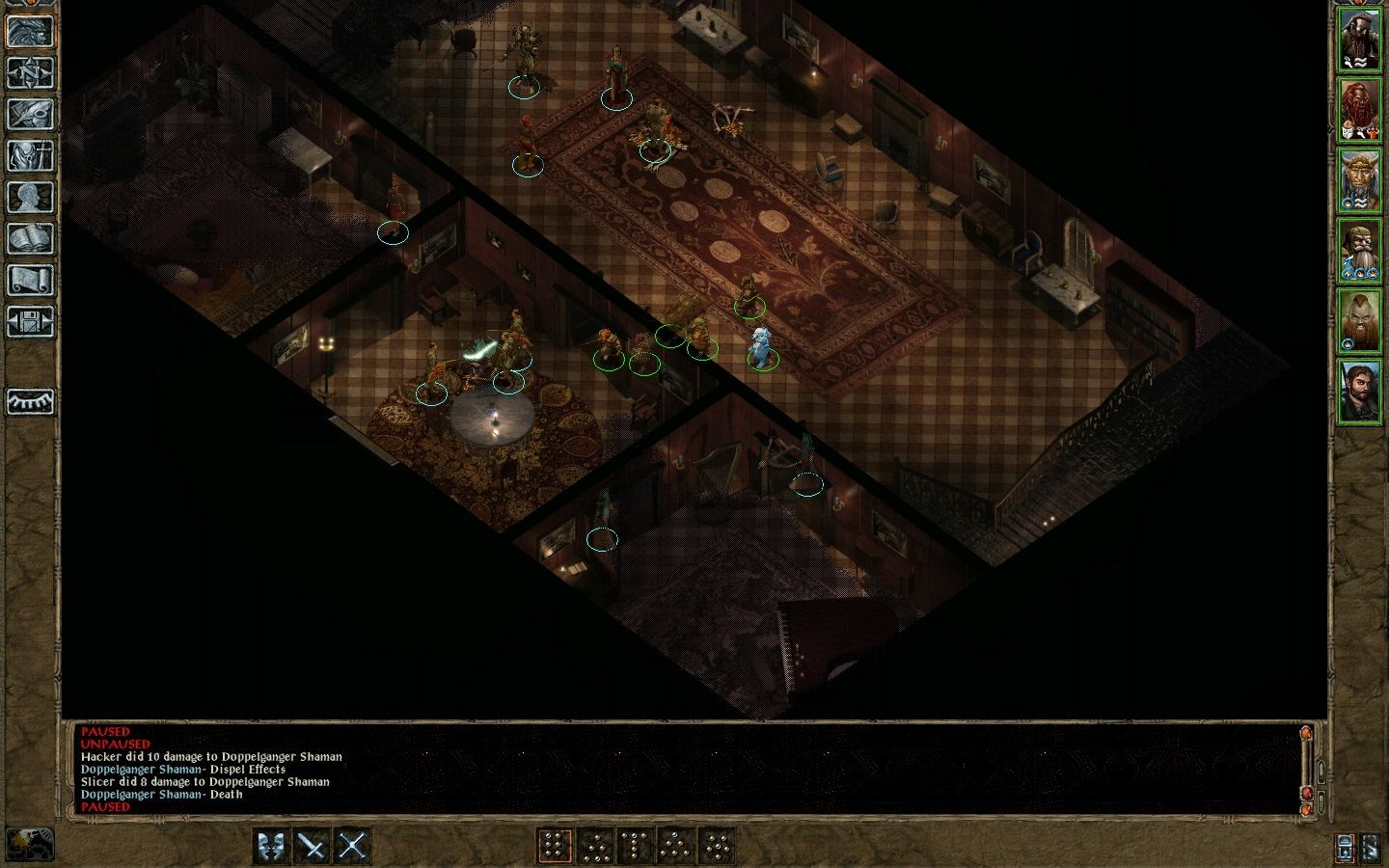Select the white-bearded dwarf portrait
Image resolution: width=1389 pixels, height=868 pixels.
pos(1359,251)
